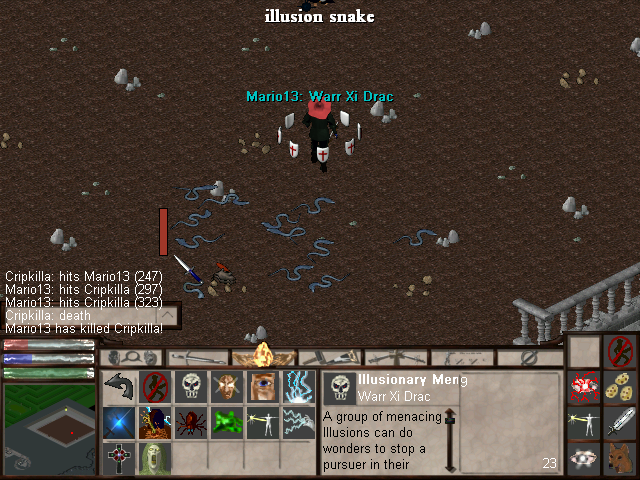Expand the chat log with the arrow
The height and width of the screenshot is (480, 640).
tap(168, 316)
